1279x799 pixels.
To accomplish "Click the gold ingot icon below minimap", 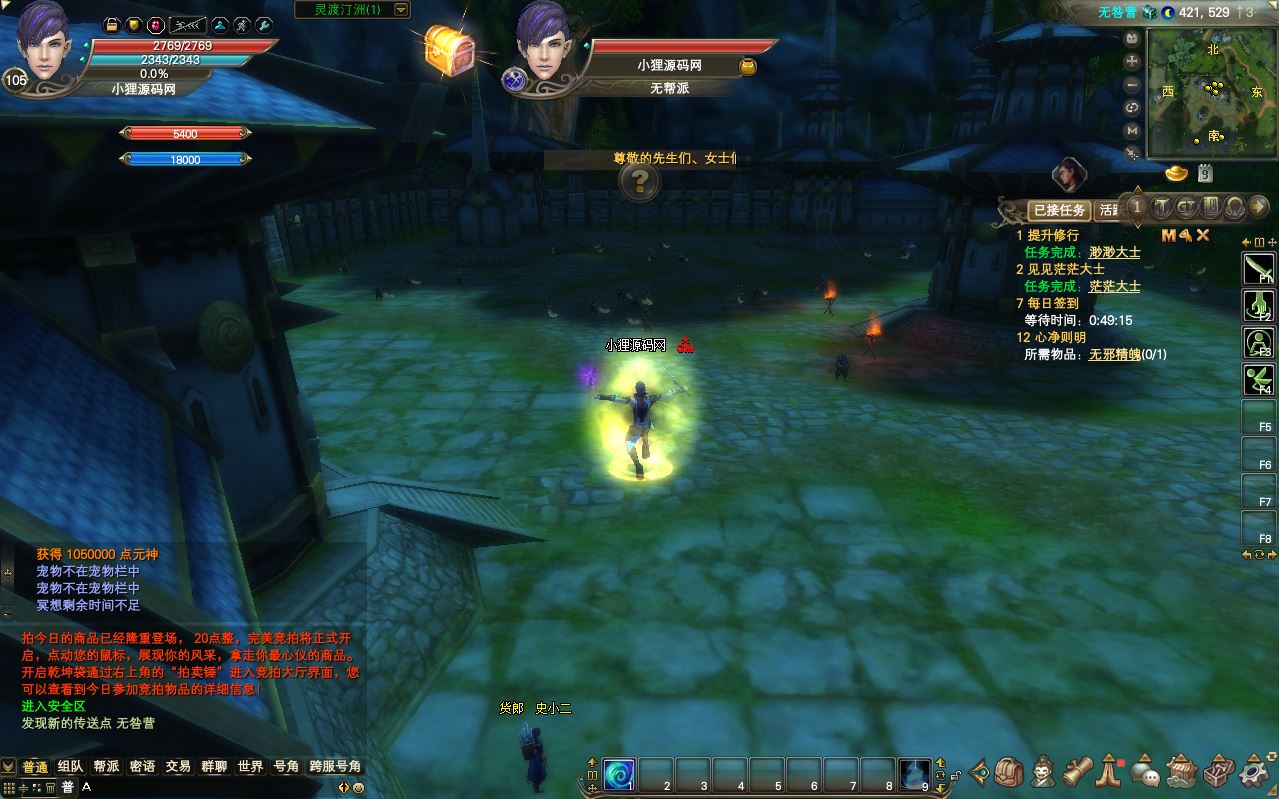I will (x=1177, y=174).
